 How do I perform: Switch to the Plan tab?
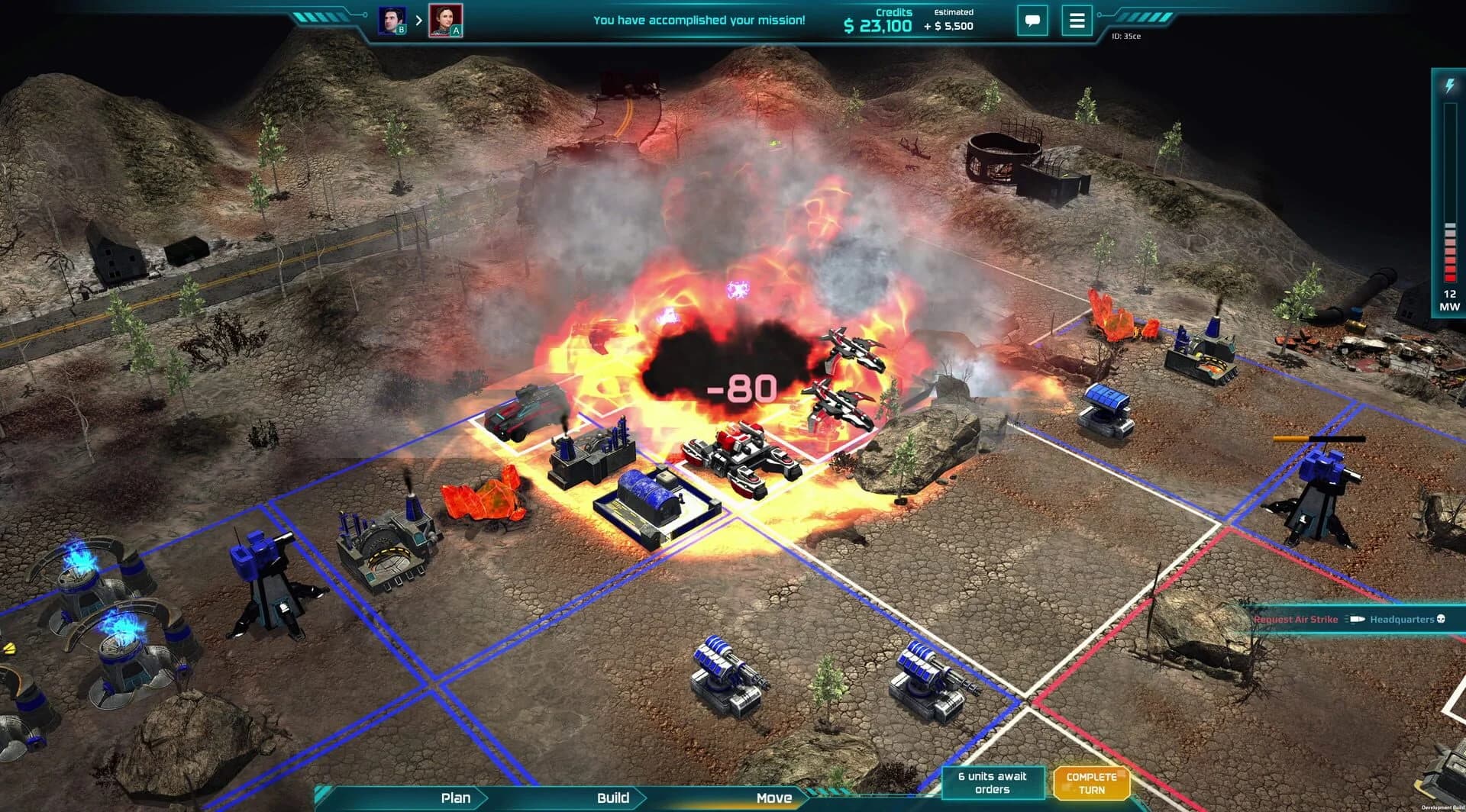click(456, 798)
